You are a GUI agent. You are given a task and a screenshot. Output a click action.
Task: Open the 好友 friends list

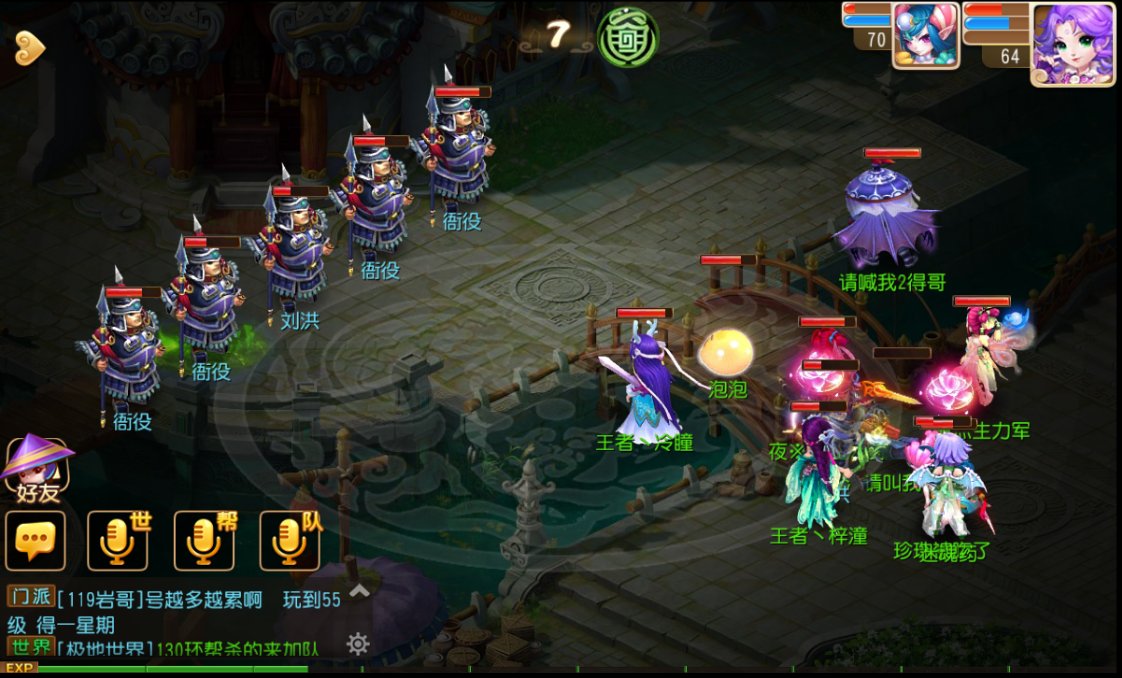[37, 470]
